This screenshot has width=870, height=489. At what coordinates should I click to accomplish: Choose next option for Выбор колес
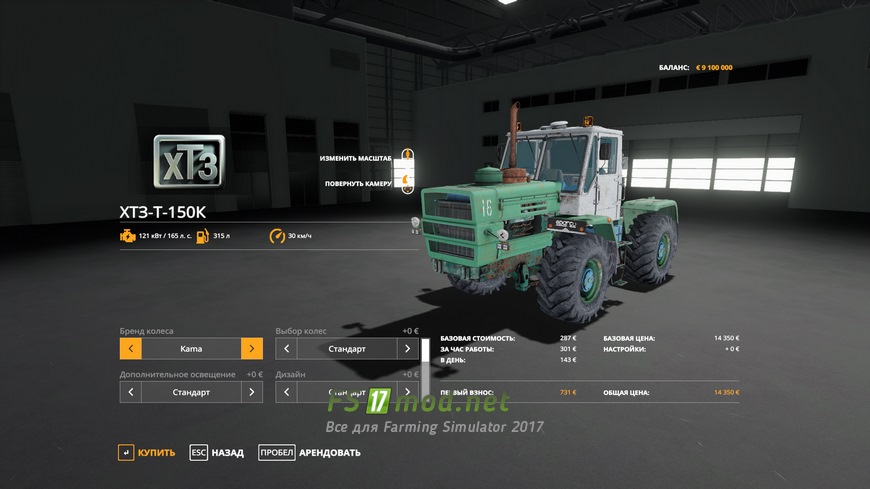[408, 349]
